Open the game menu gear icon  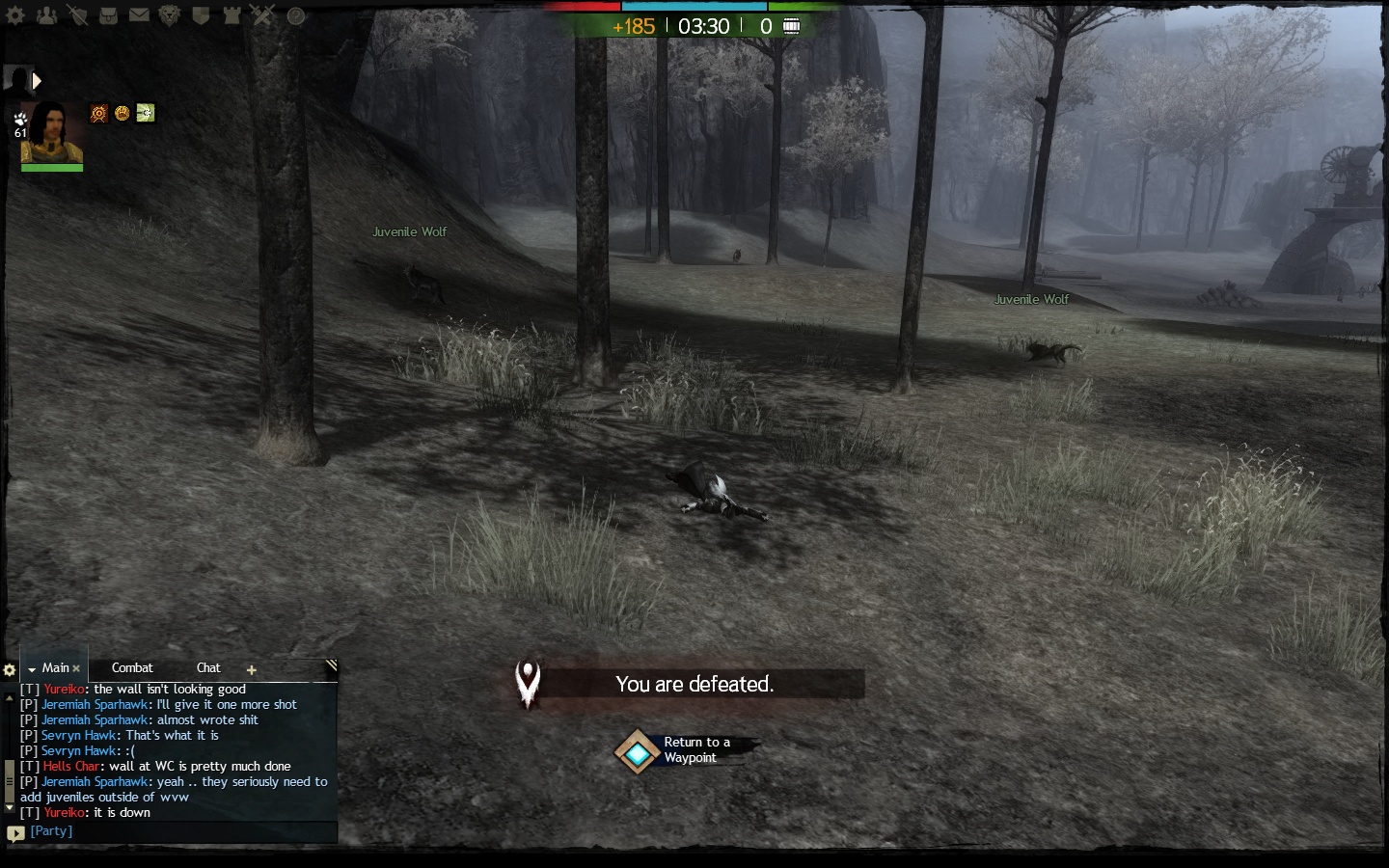(15, 15)
